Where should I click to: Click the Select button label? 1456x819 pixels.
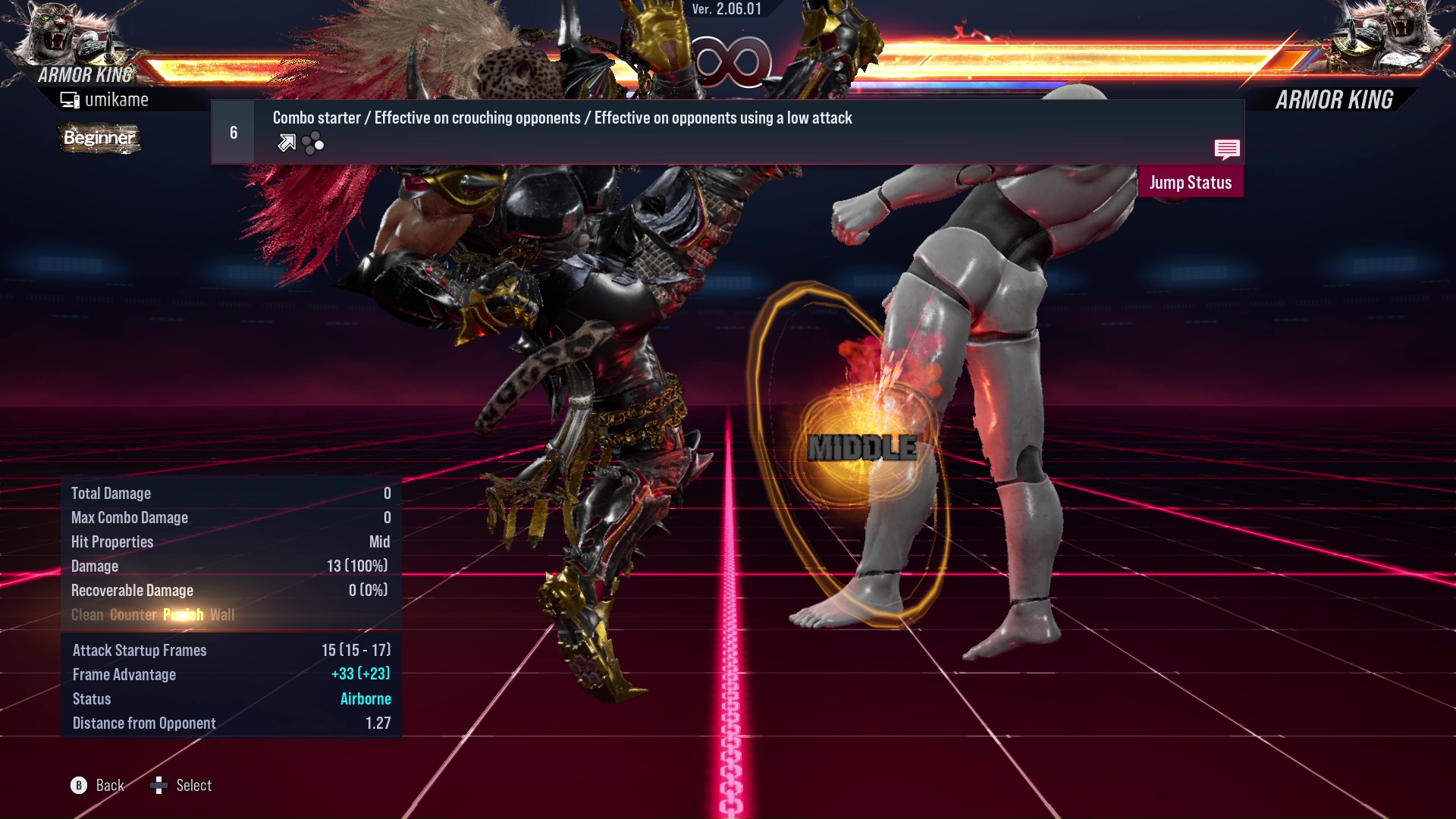click(x=193, y=786)
